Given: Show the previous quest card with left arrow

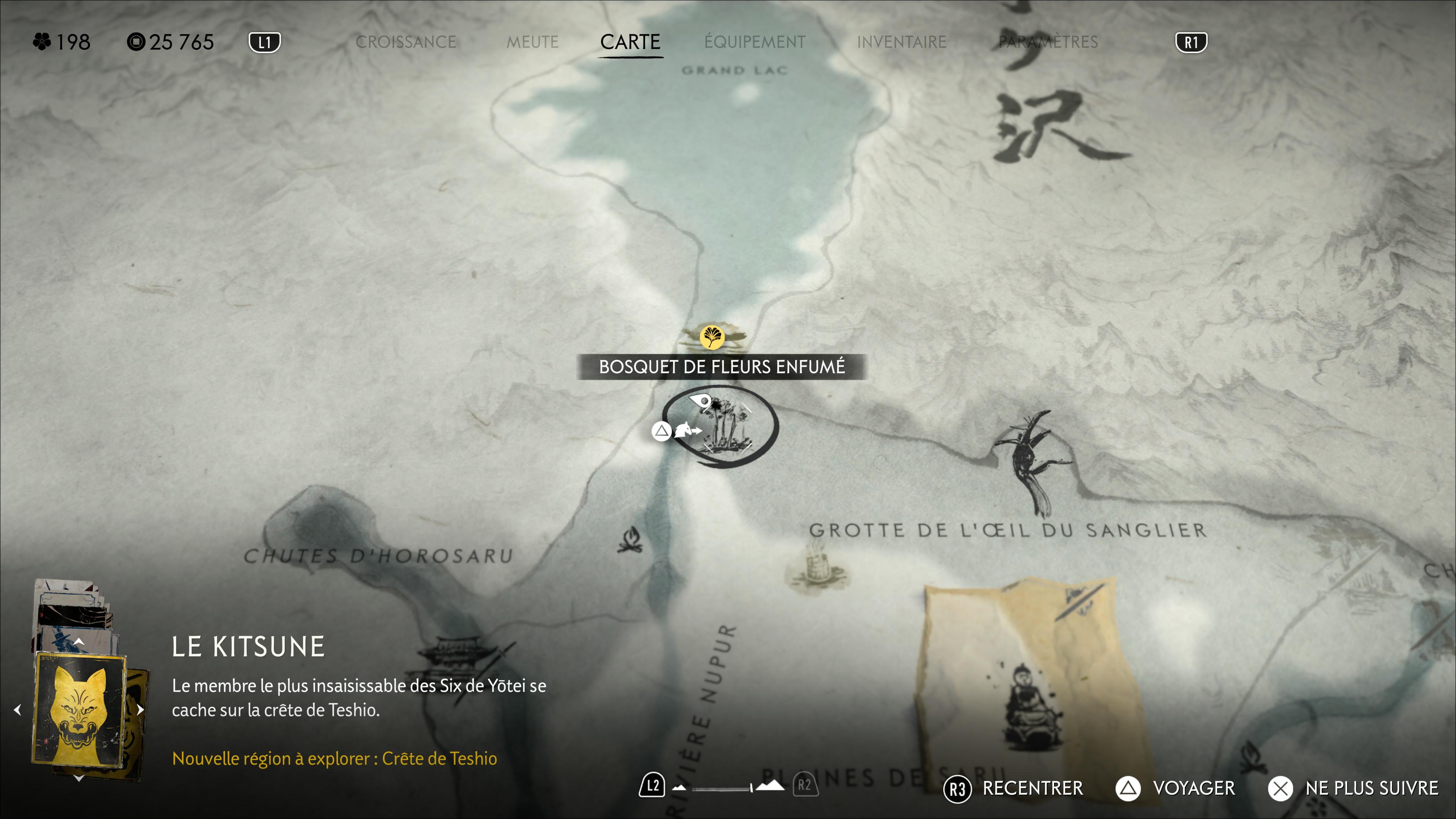Looking at the screenshot, I should tap(17, 710).
